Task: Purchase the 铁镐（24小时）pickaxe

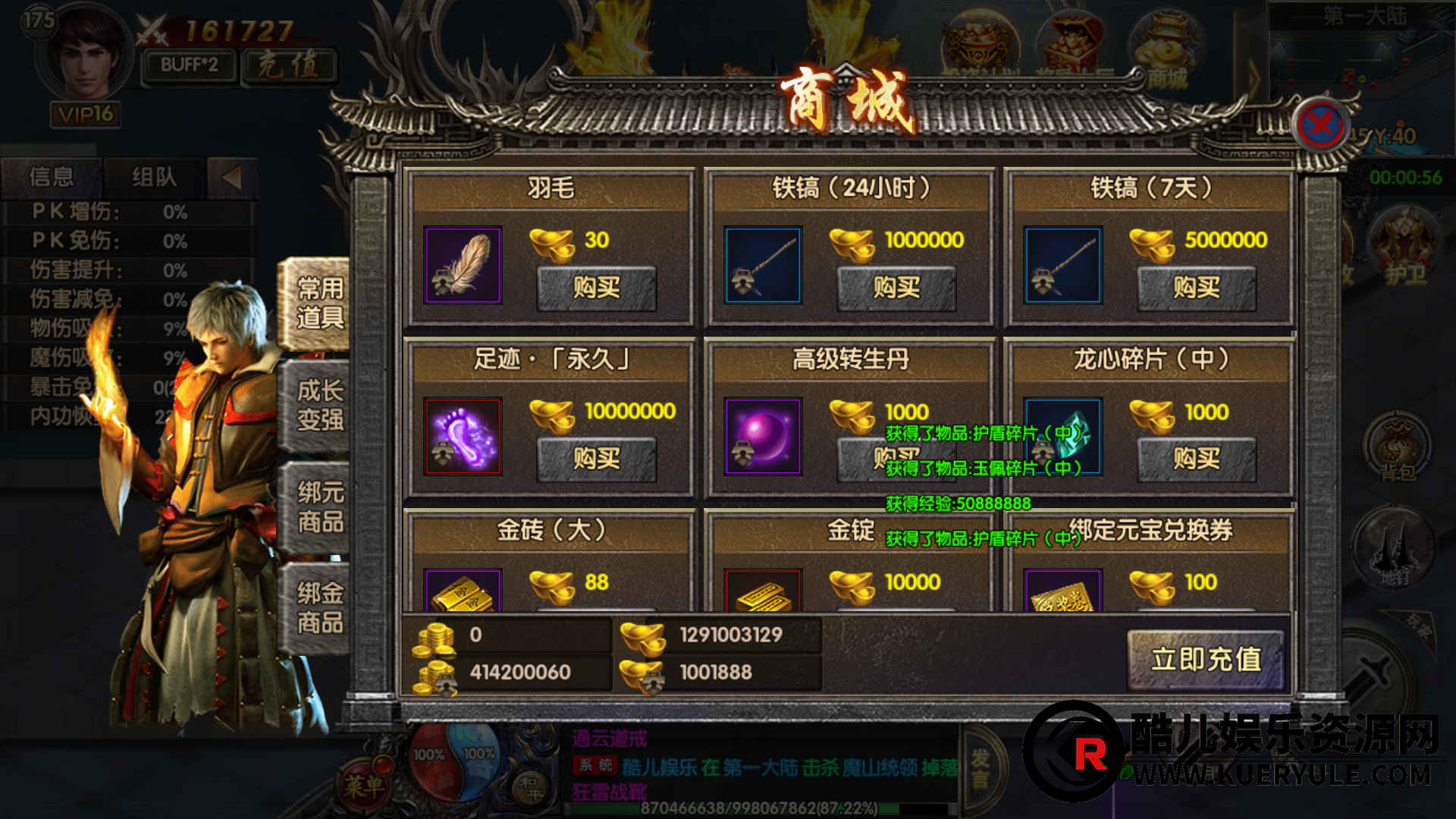Action: 896,287
